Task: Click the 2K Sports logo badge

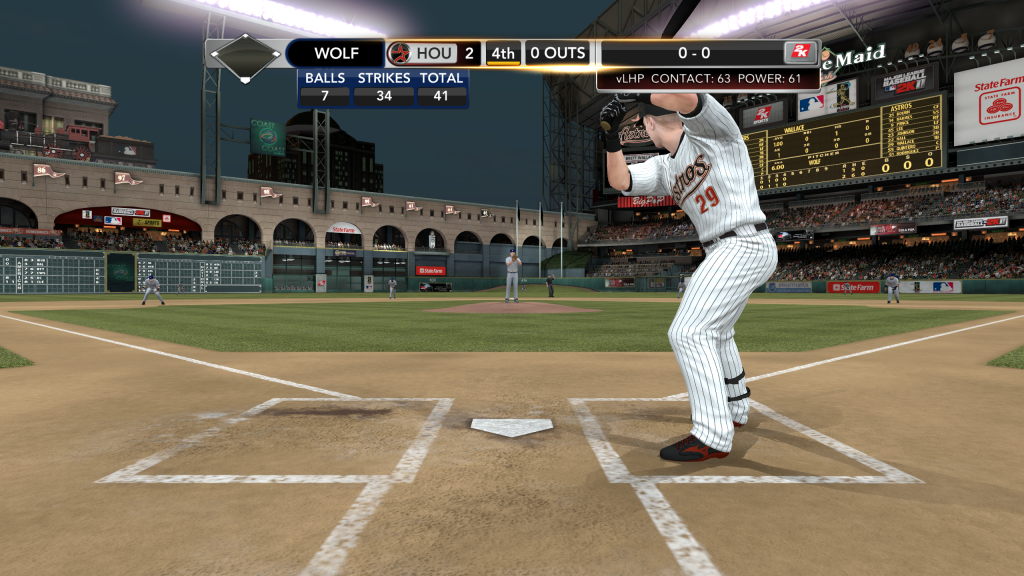Action: pos(799,53)
